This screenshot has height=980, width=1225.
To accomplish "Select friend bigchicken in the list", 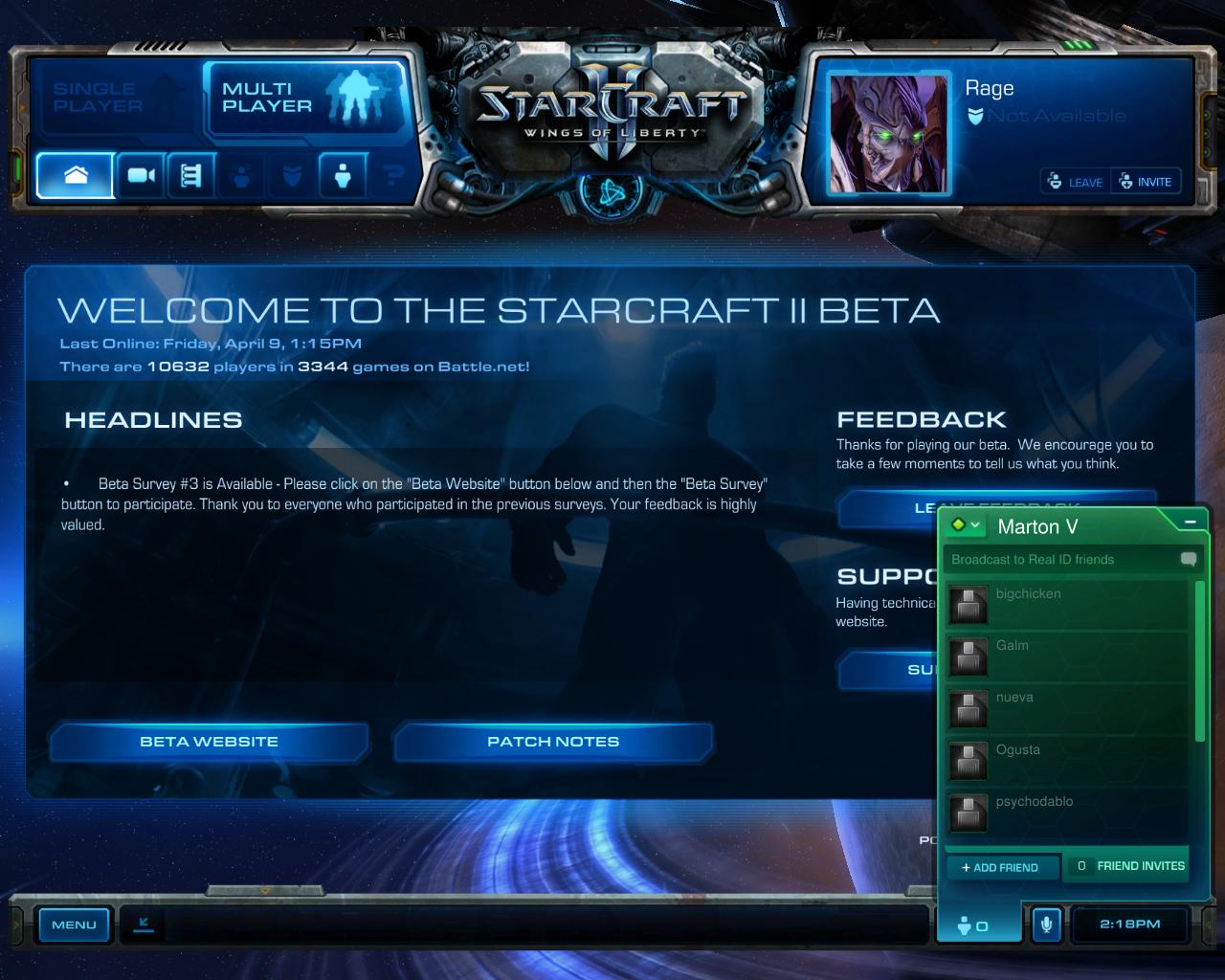I will [1067, 605].
